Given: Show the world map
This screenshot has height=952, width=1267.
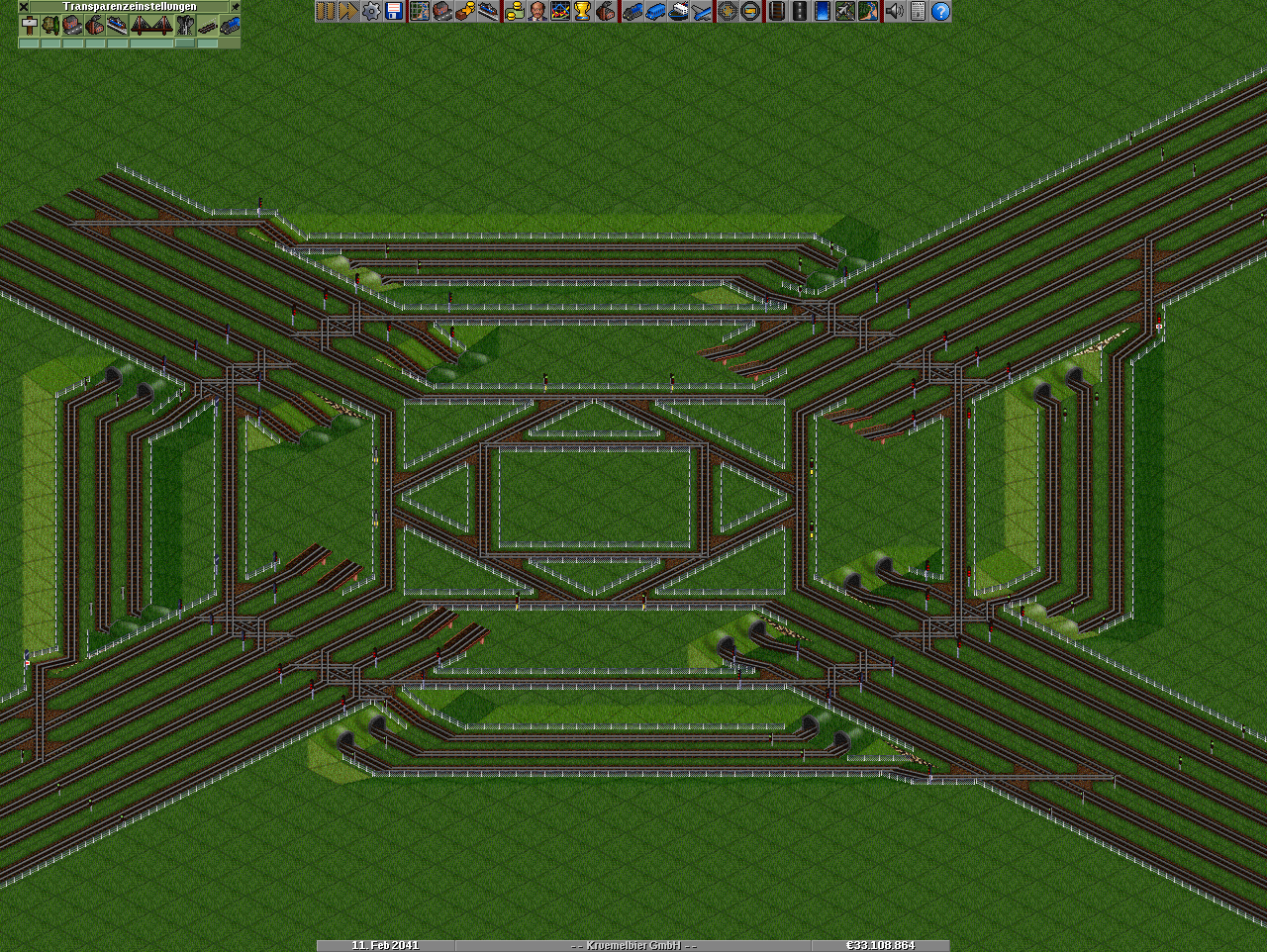Looking at the screenshot, I should click(419, 11).
